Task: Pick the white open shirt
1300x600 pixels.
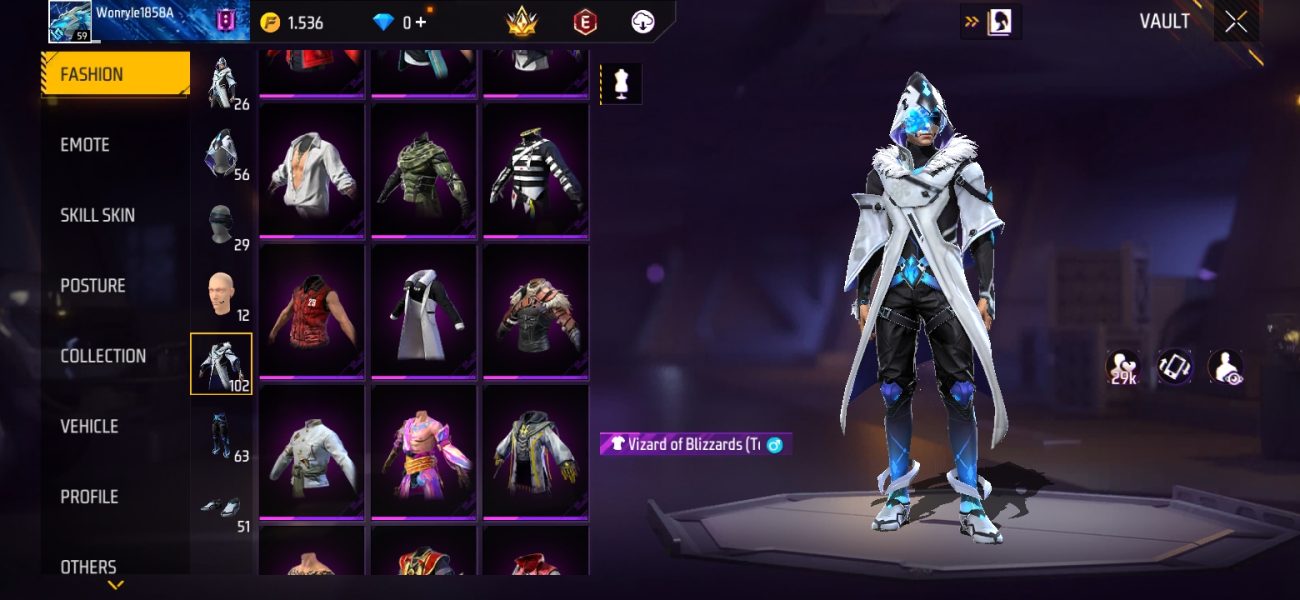Action: pos(311,169)
